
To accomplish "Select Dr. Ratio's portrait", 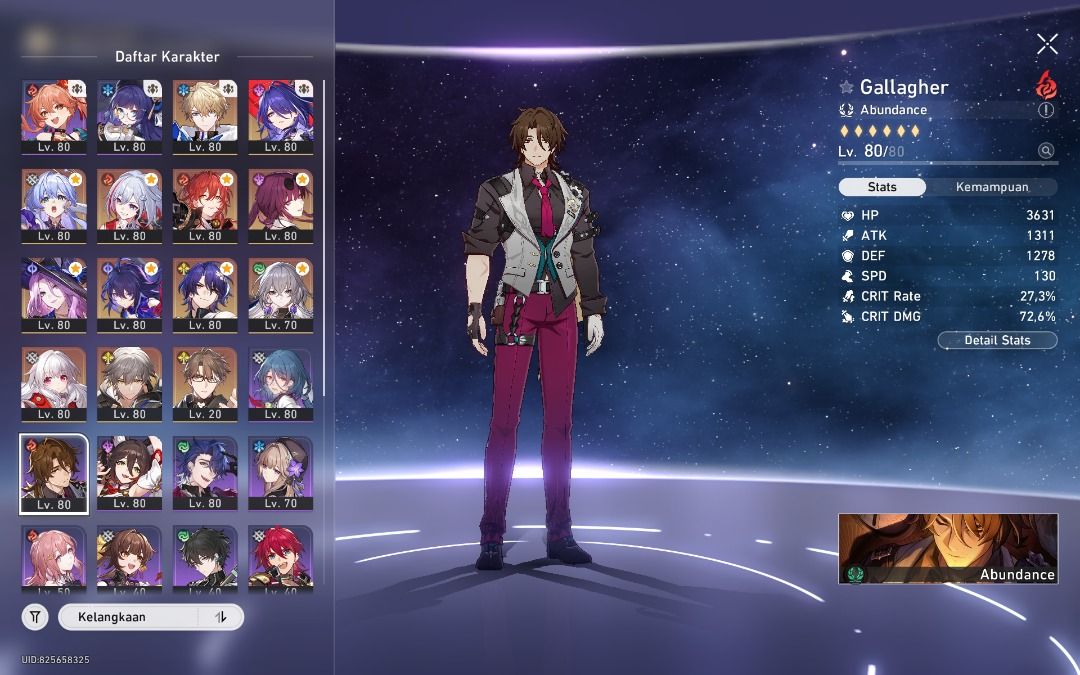I will point(205,294).
